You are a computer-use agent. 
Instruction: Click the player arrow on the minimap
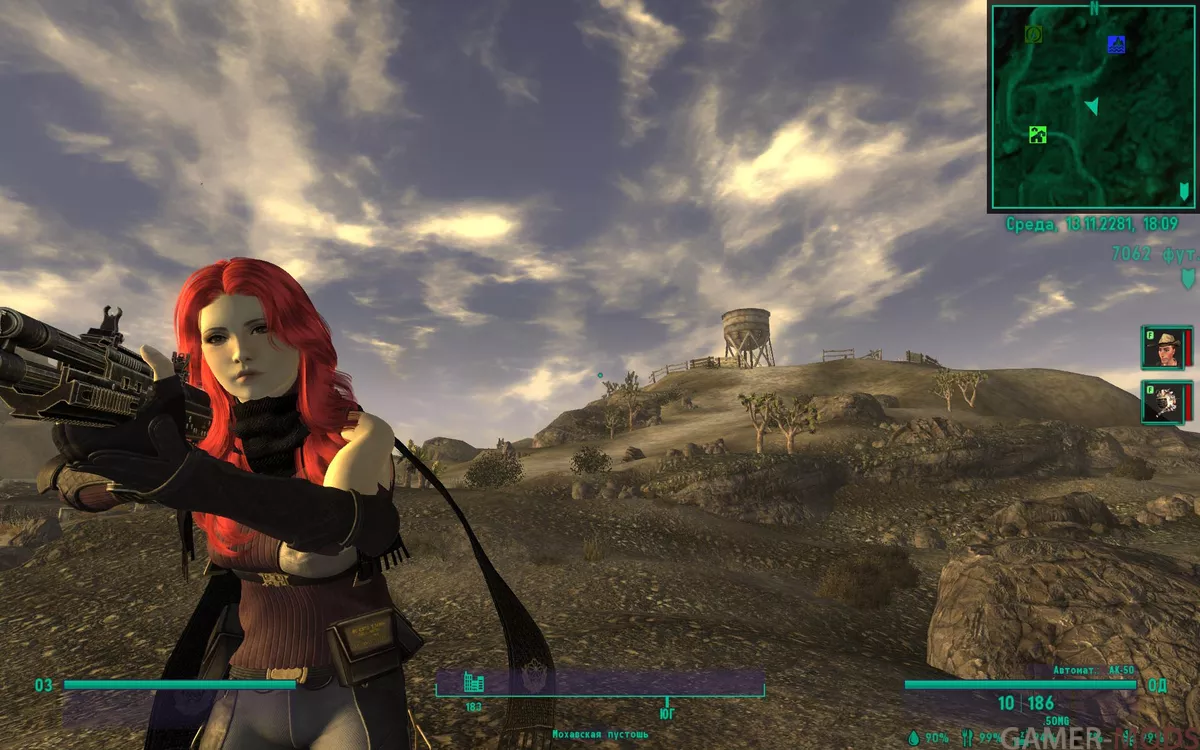click(1092, 105)
